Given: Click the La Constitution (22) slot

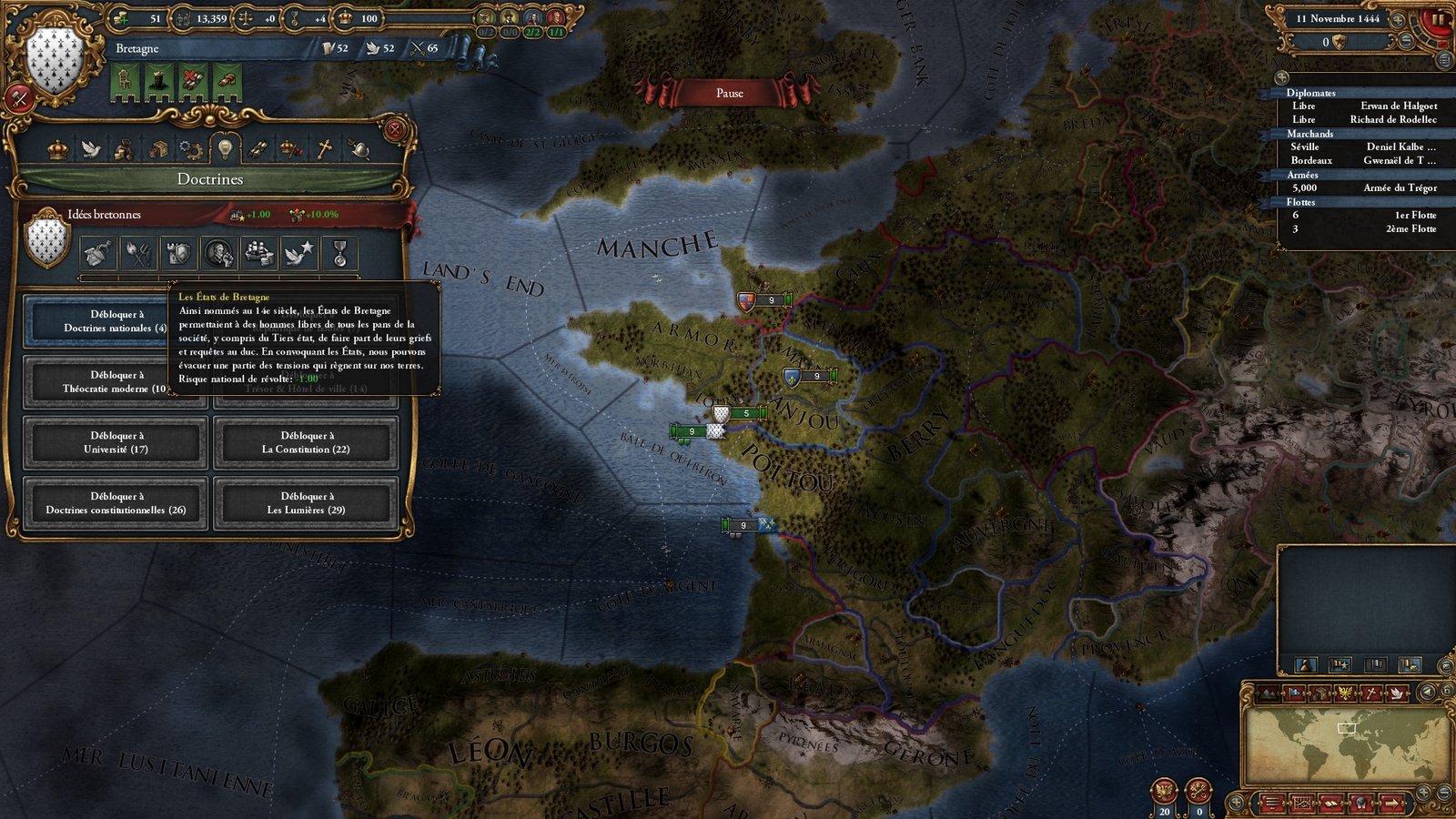Looking at the screenshot, I should pyautogui.click(x=306, y=442).
